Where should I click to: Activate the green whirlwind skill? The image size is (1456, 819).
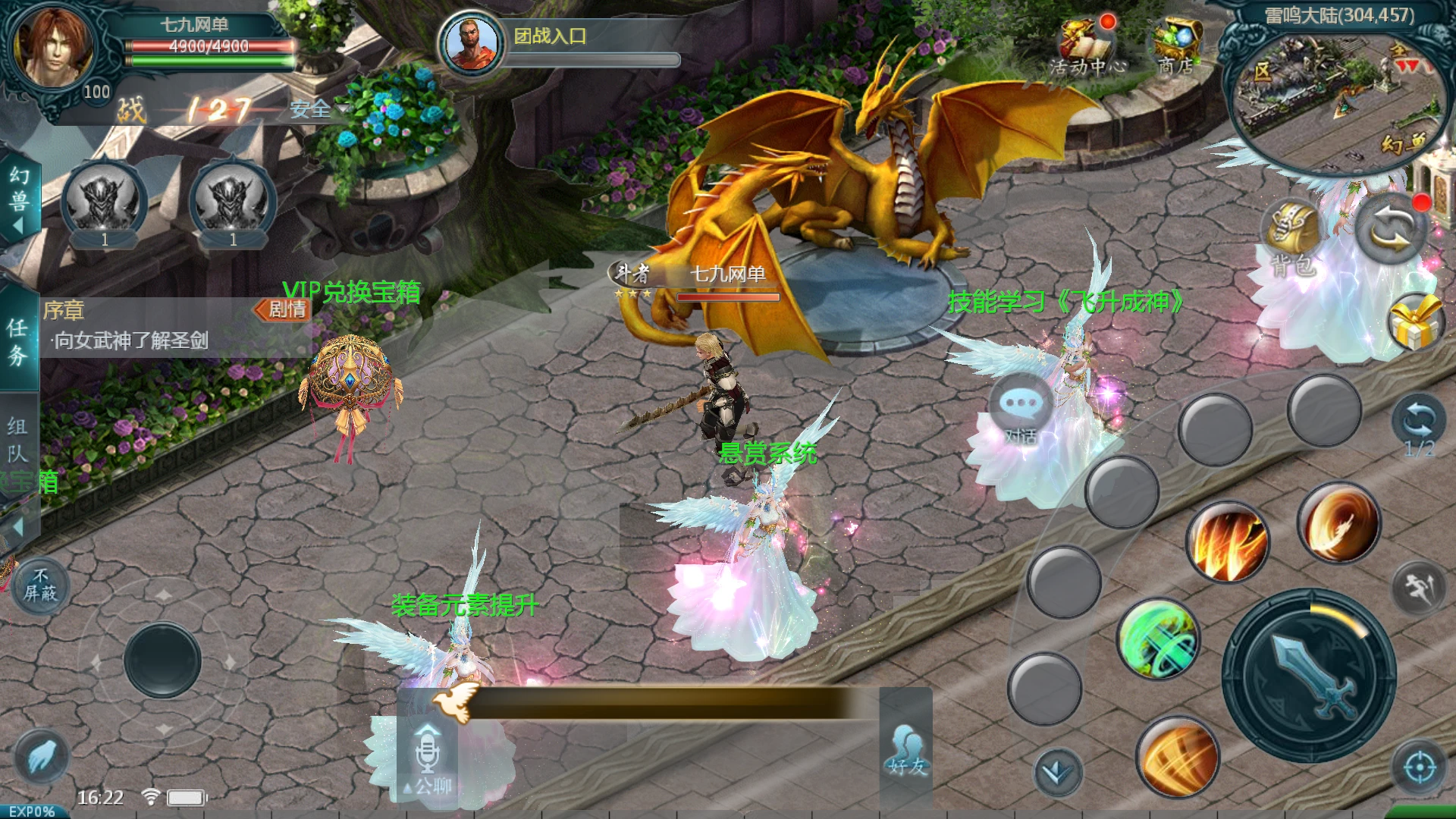click(1157, 639)
